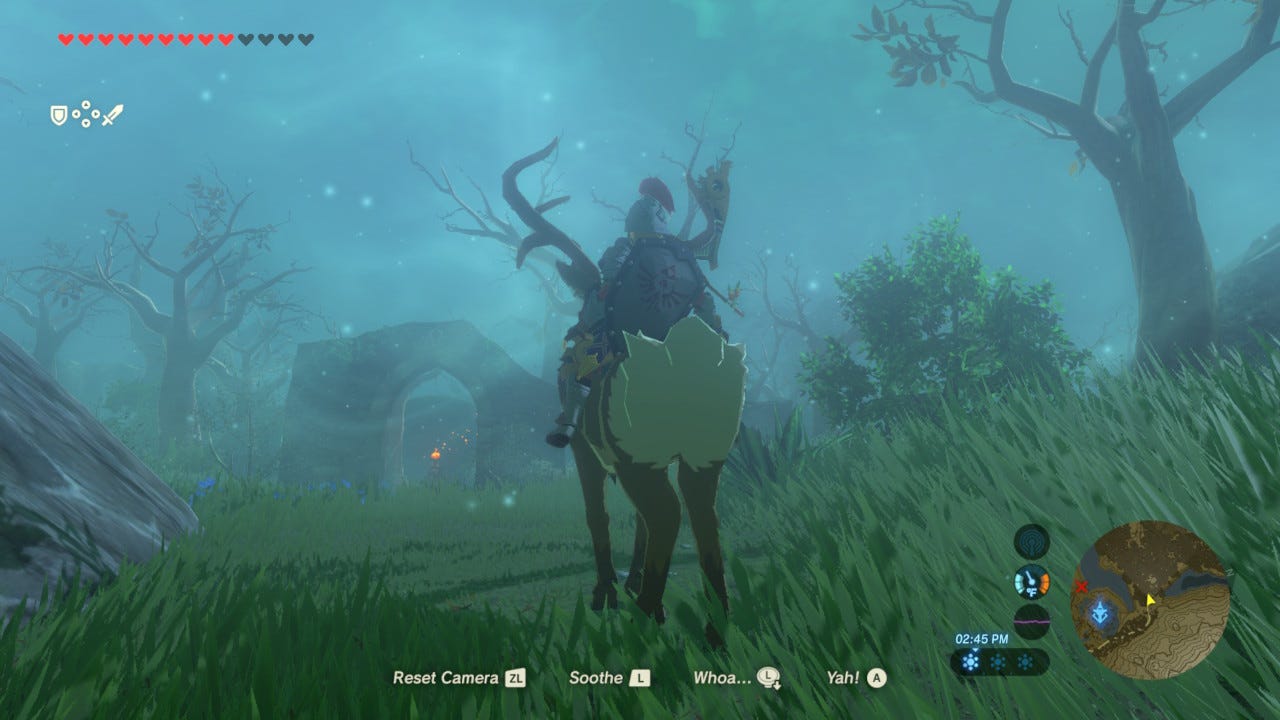Open the circular minimap
Viewport: 1280px width, 720px height.
pyautogui.click(x=1150, y=586)
